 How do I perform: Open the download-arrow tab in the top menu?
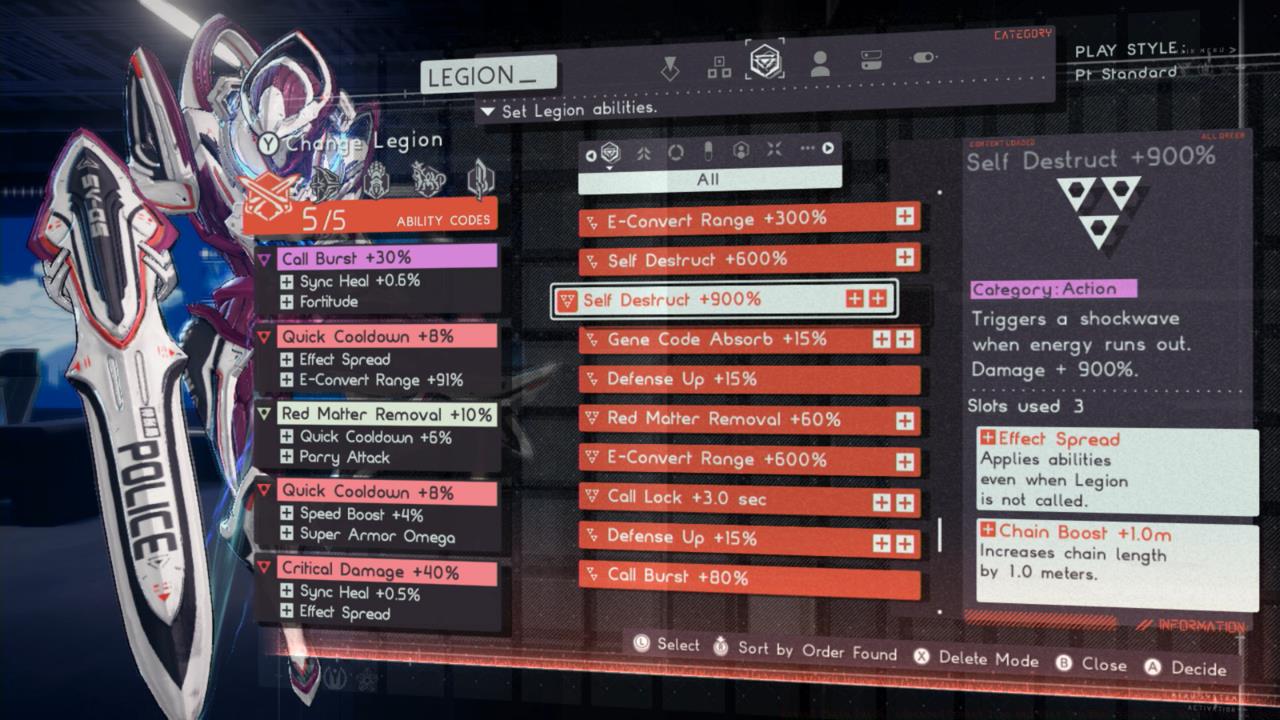coord(670,66)
